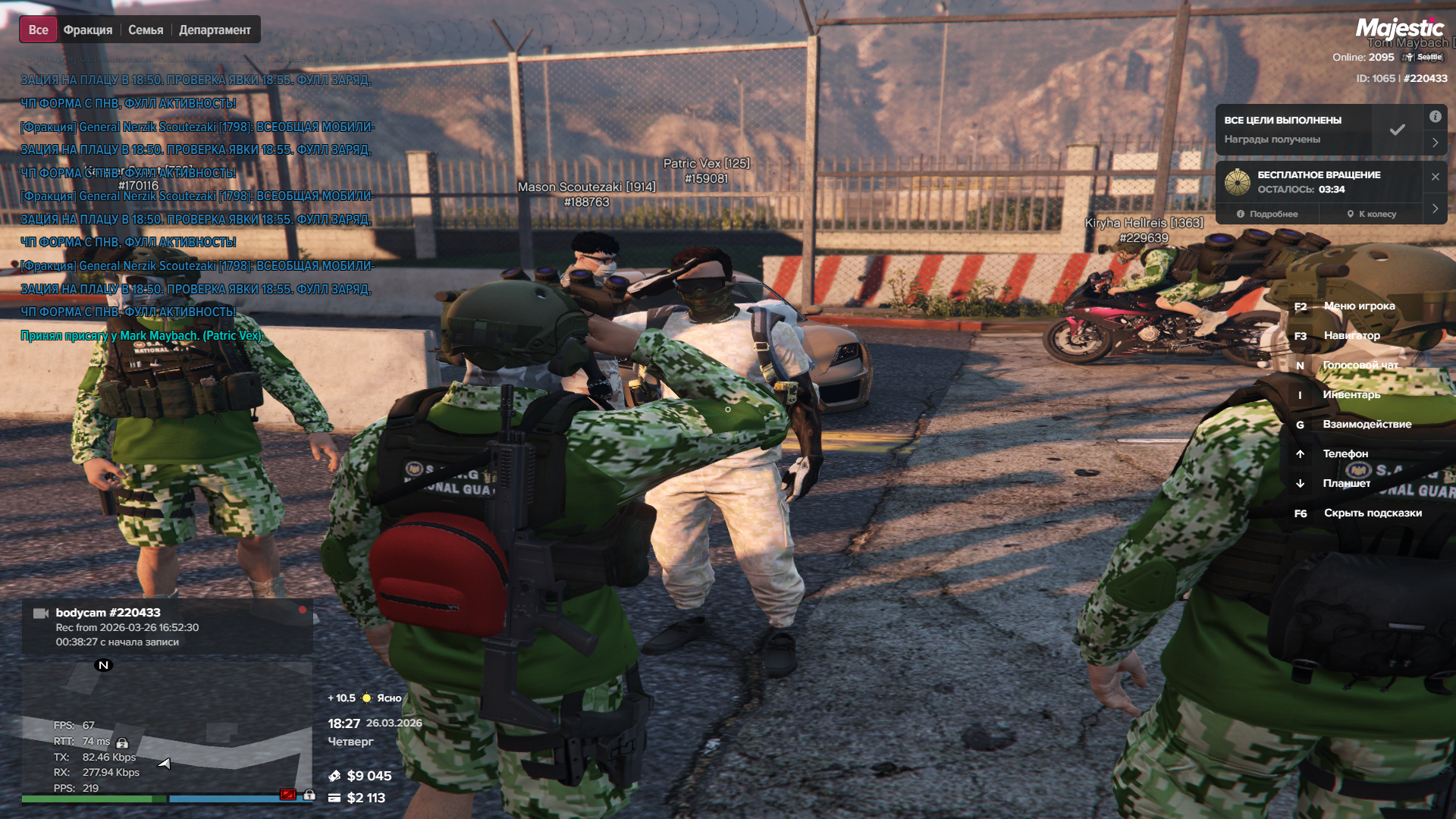Expand the Все цели выполнены panel arrow
The width and height of the screenshot is (1456, 819).
pos(1435,143)
